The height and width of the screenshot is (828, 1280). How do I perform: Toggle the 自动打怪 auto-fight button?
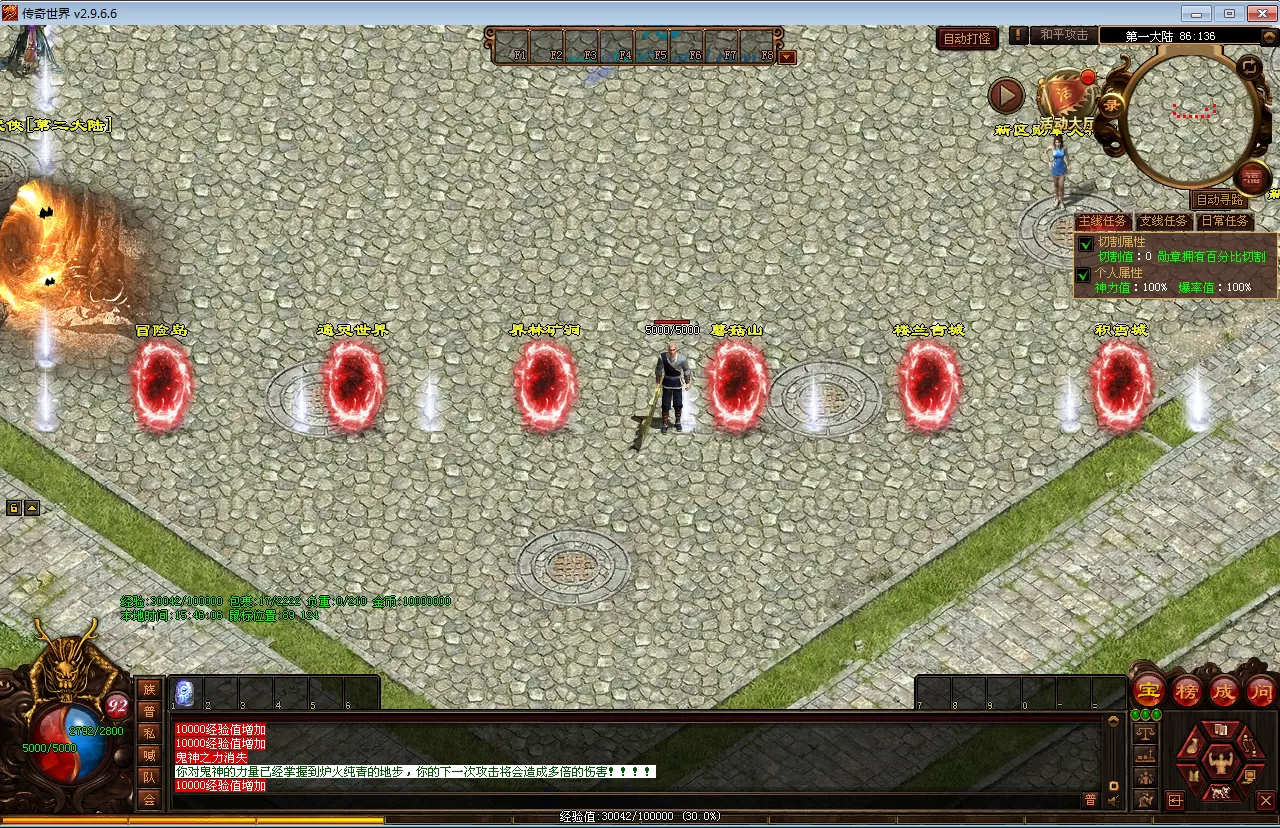(x=967, y=38)
